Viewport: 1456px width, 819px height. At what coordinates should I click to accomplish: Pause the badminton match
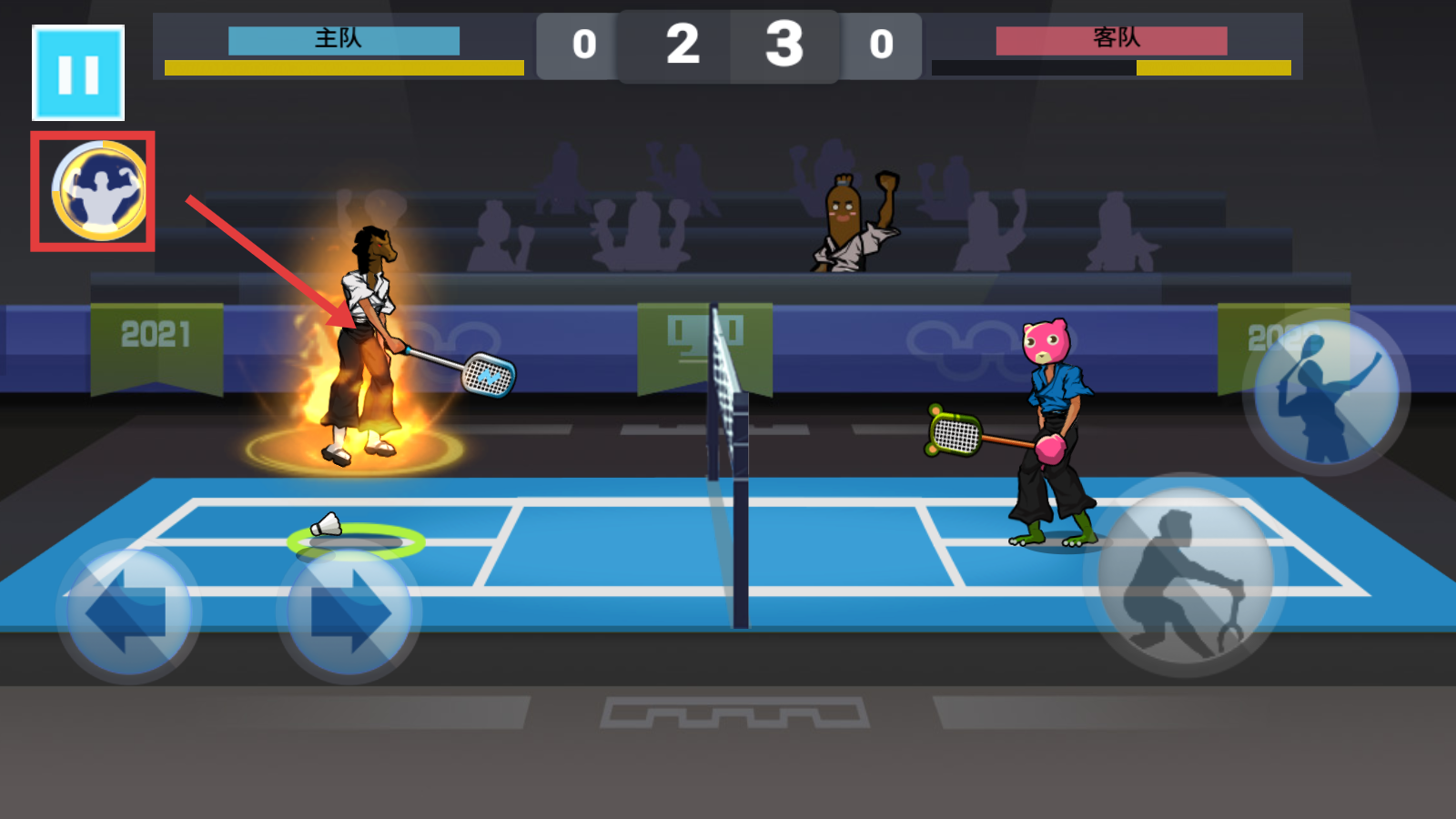(x=78, y=73)
